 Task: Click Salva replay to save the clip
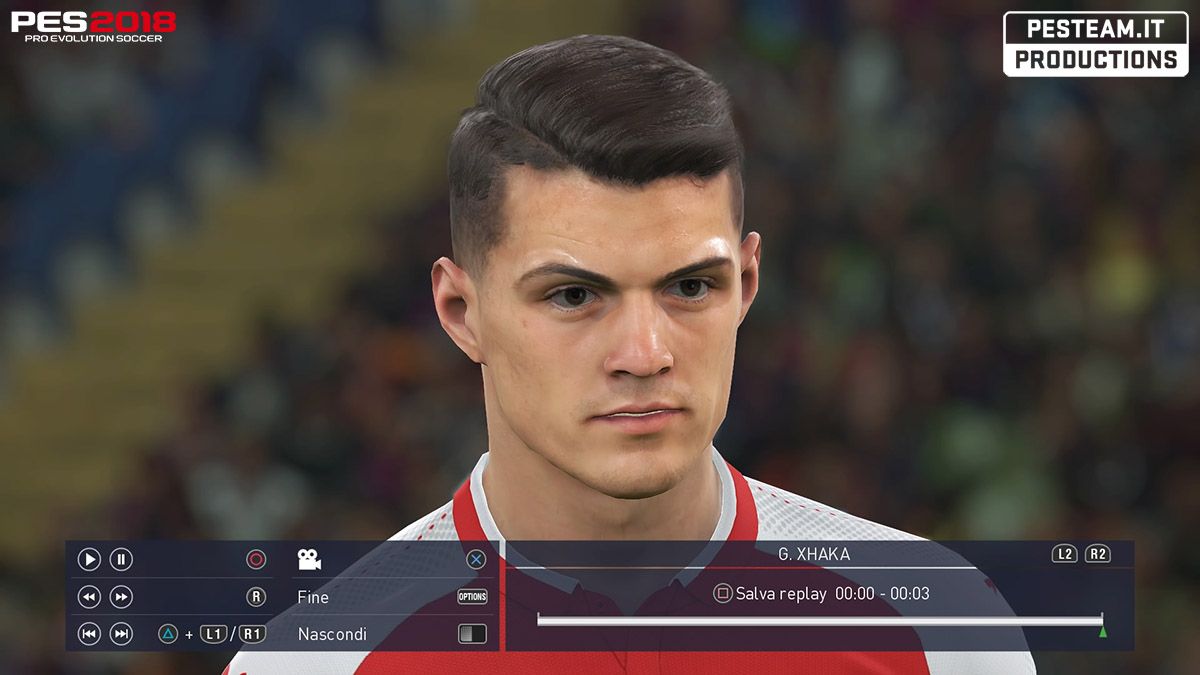click(780, 594)
